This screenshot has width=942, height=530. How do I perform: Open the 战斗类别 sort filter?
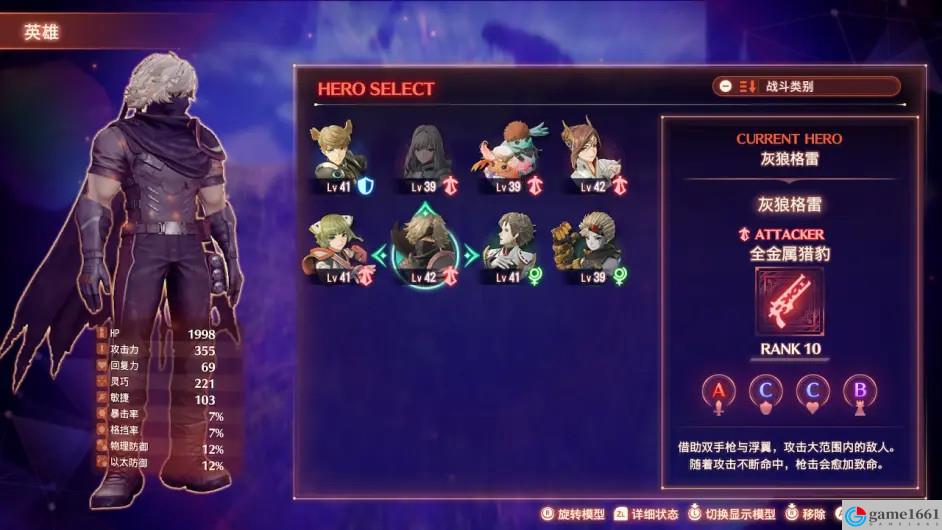(805, 87)
